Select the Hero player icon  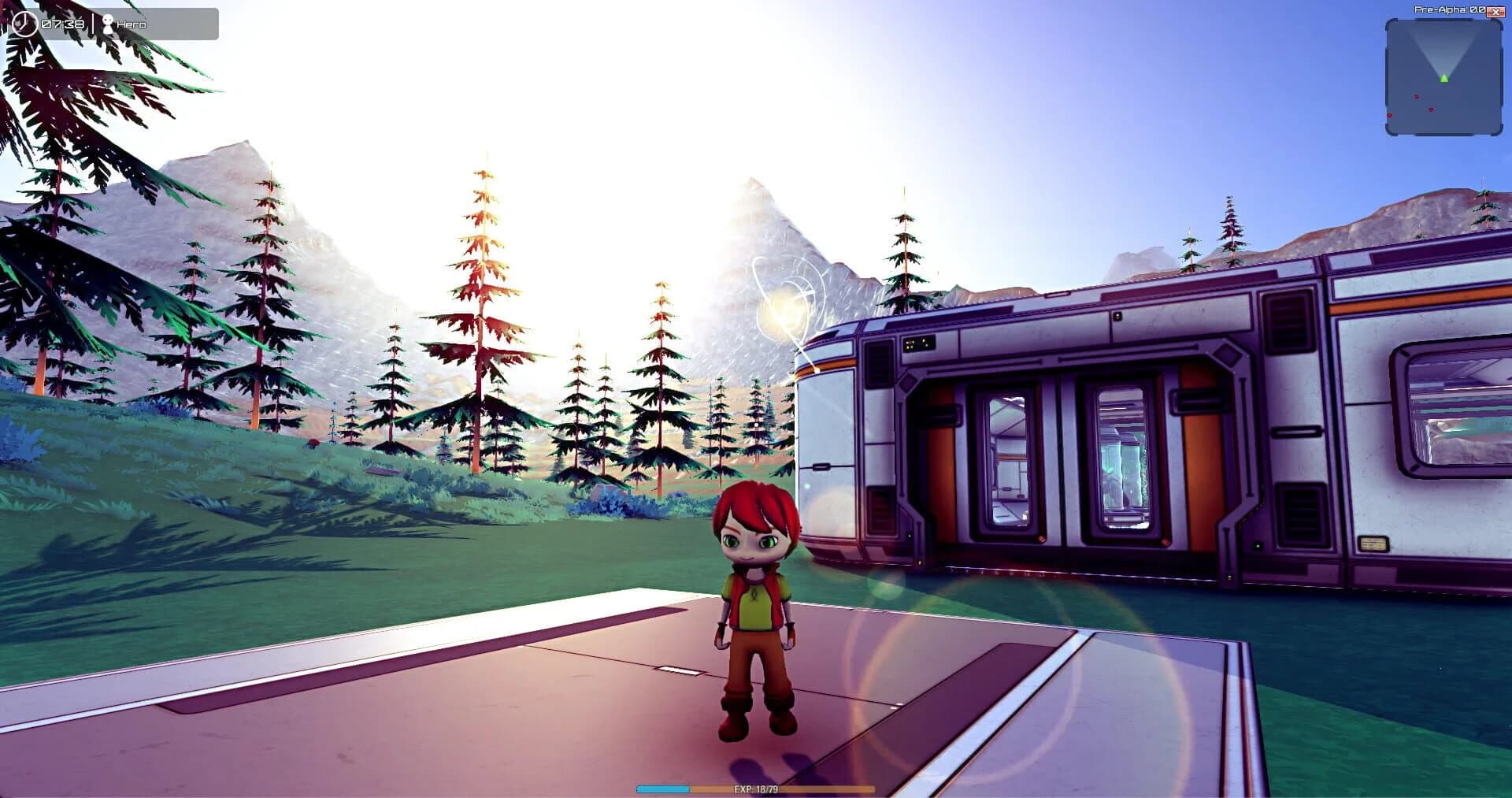coord(109,23)
